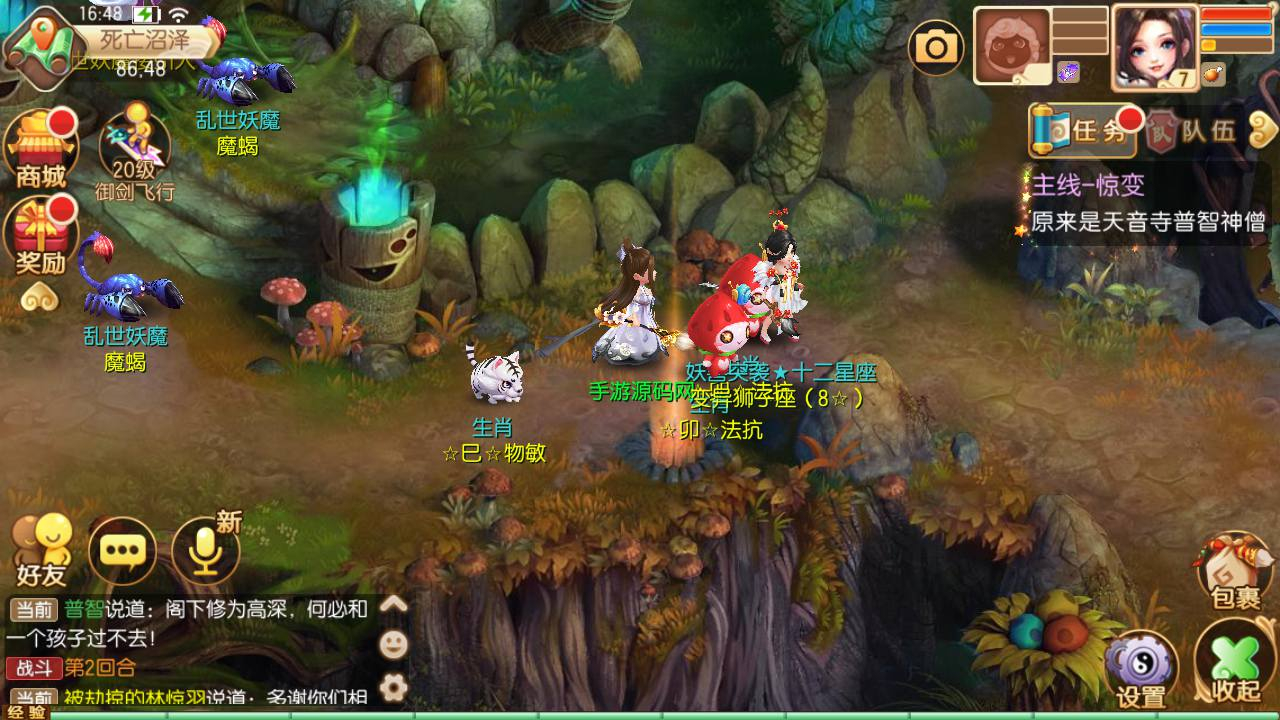This screenshot has height=720, width=1280.
Task: Toggle the 新 voice chat microphone
Action: (x=204, y=551)
